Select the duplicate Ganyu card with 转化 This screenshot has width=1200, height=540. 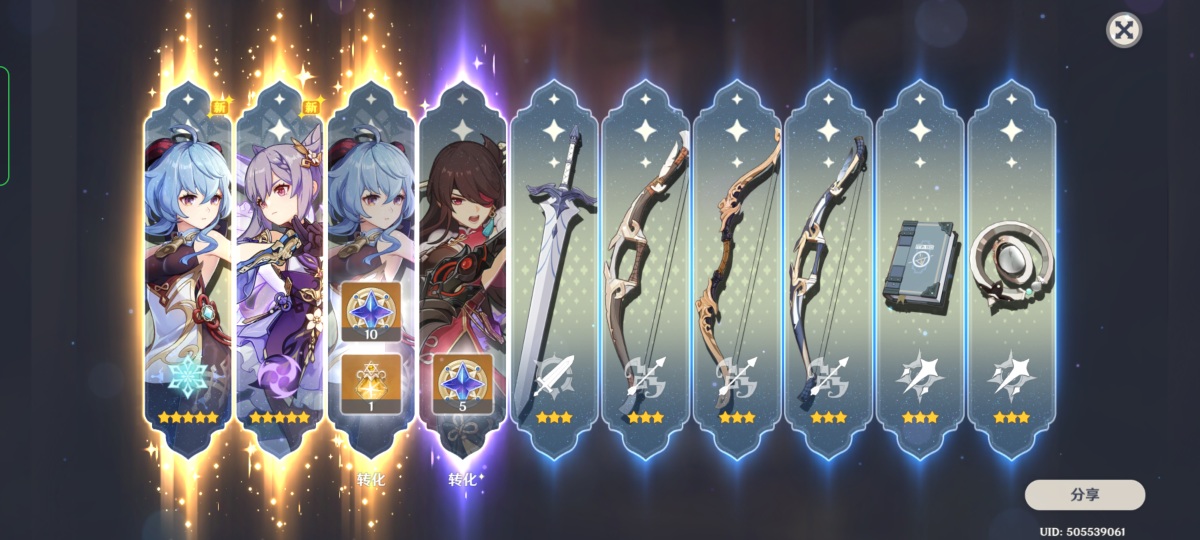click(x=371, y=270)
